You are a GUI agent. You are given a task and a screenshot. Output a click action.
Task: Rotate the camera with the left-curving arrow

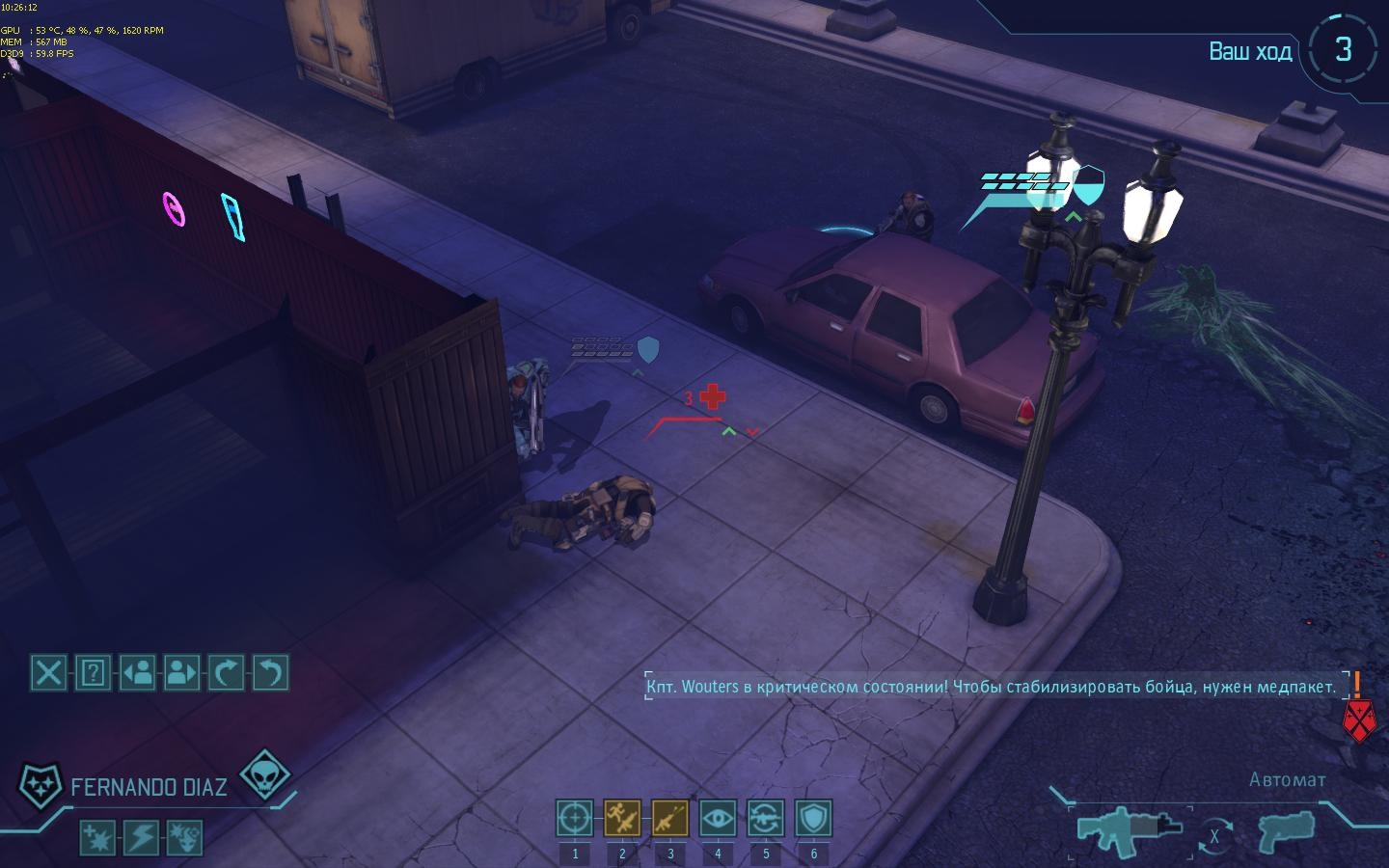[x=271, y=672]
